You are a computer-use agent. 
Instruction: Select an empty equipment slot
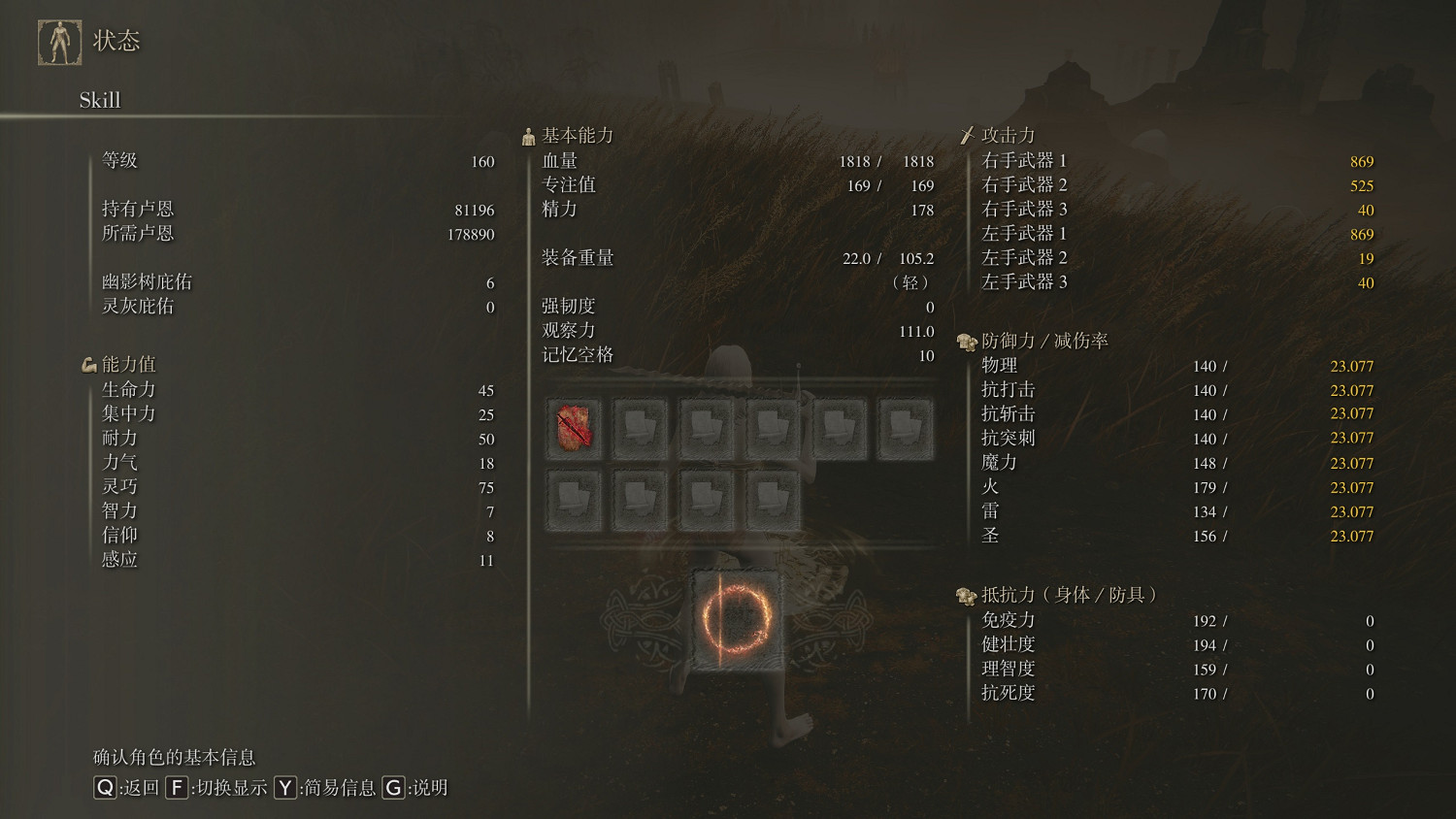[x=641, y=427]
